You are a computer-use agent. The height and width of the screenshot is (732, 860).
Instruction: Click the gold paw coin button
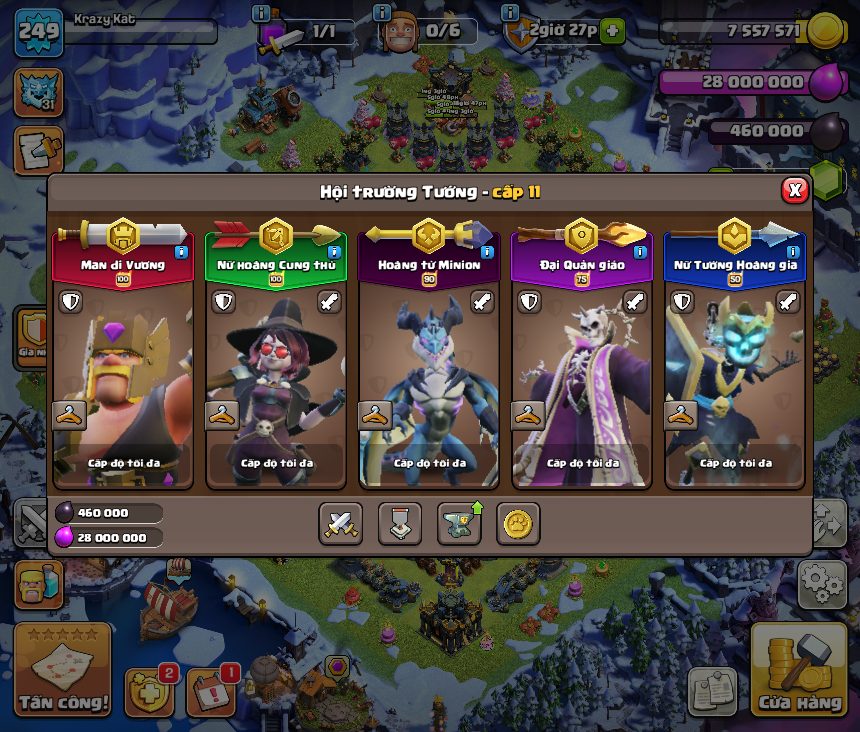pyautogui.click(x=518, y=523)
